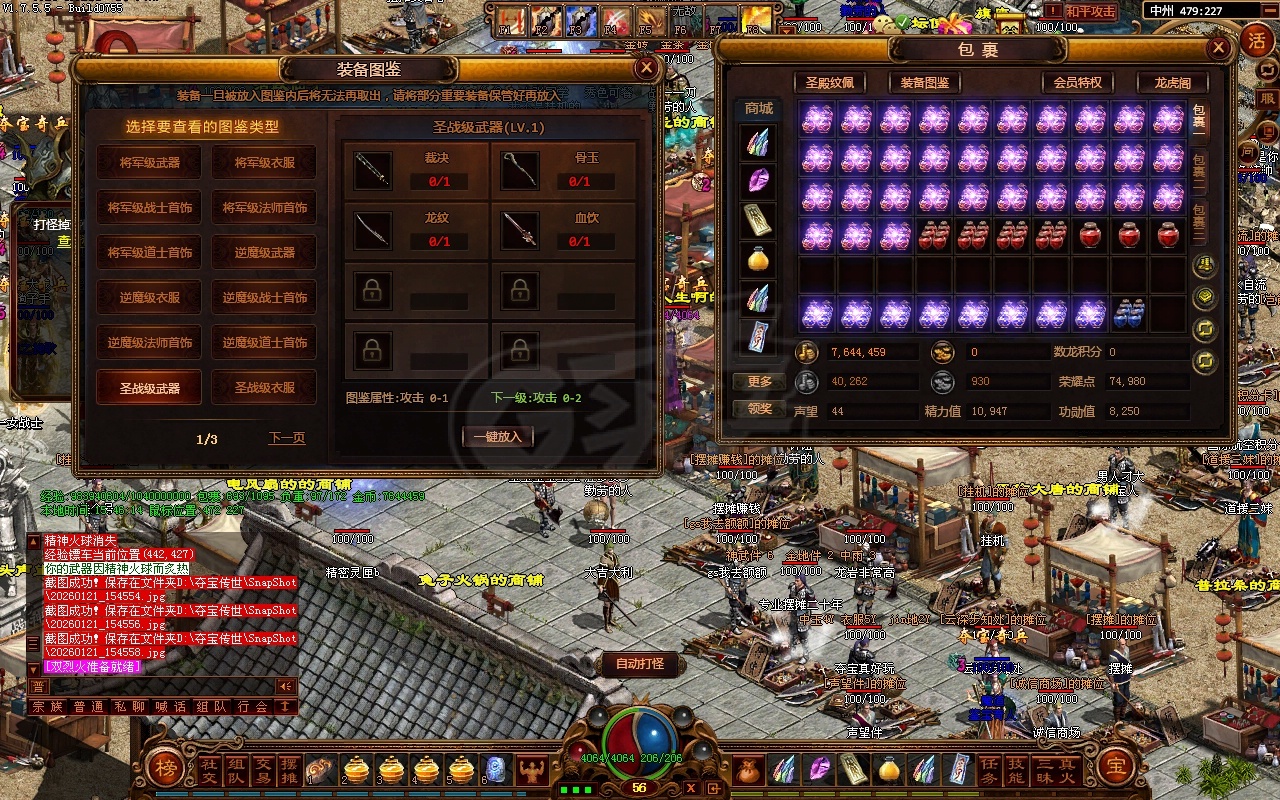The height and width of the screenshot is (800, 1280).
Task: Choose the 逆魔级衣服 codex category
Action: point(150,297)
